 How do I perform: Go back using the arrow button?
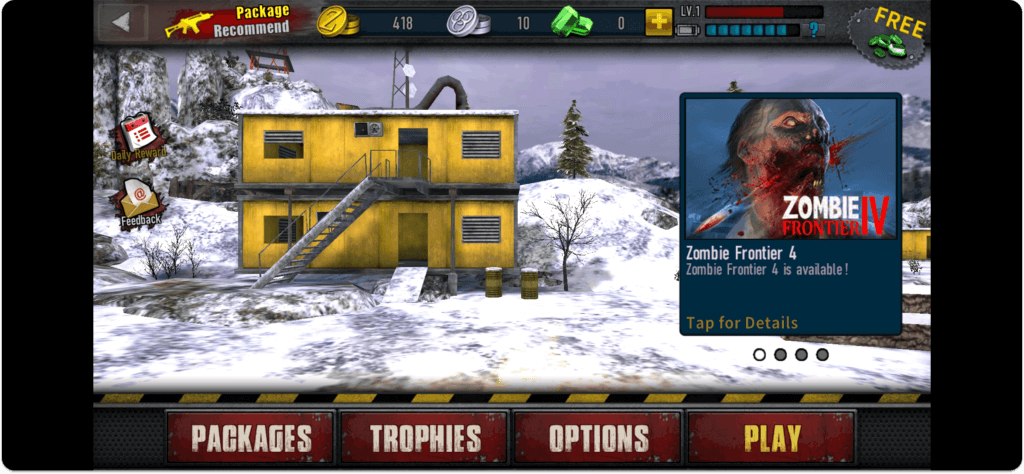click(x=123, y=22)
